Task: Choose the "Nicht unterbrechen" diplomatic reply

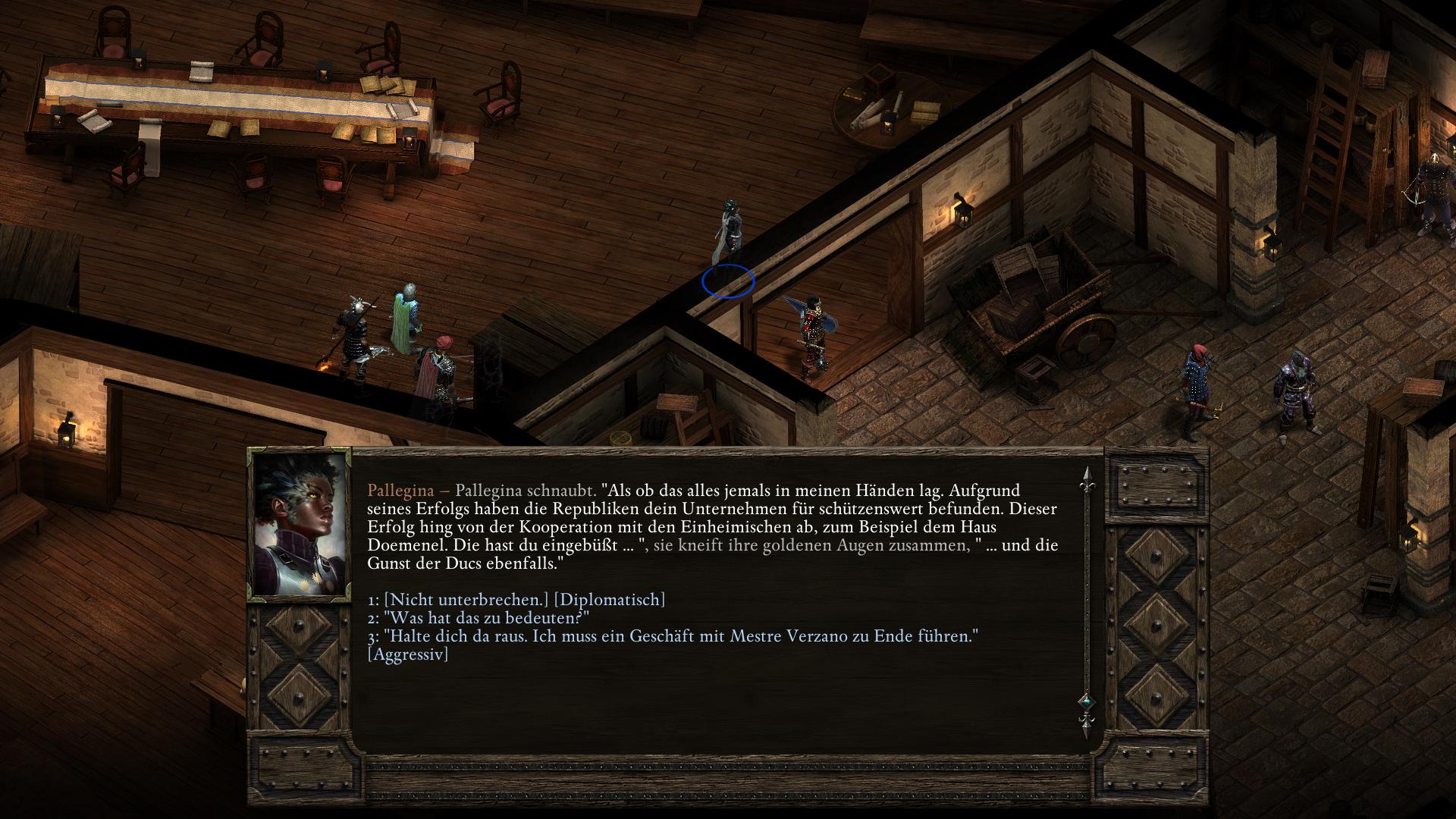Action: pyautogui.click(x=523, y=600)
